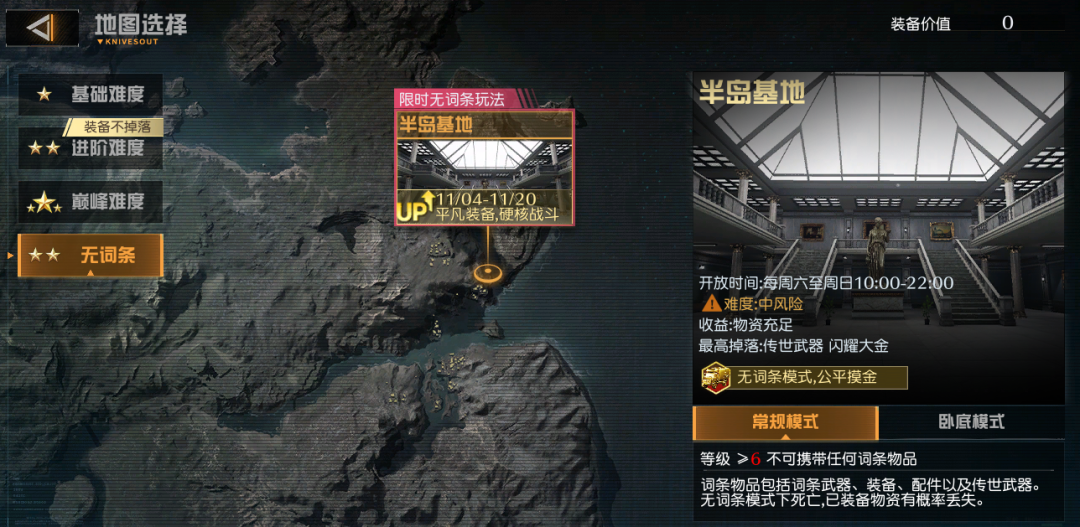This screenshot has width=1080, height=527.
Task: Switch to 卧底模式 tab
Action: (971, 422)
